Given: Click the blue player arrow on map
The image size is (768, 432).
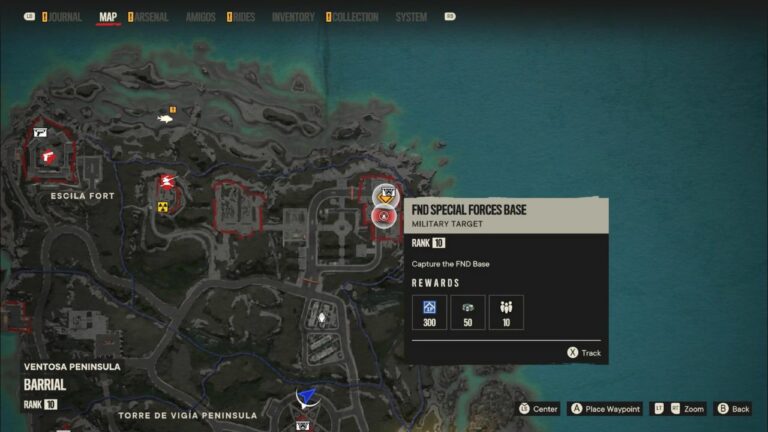Looking at the screenshot, I should click(x=307, y=398).
